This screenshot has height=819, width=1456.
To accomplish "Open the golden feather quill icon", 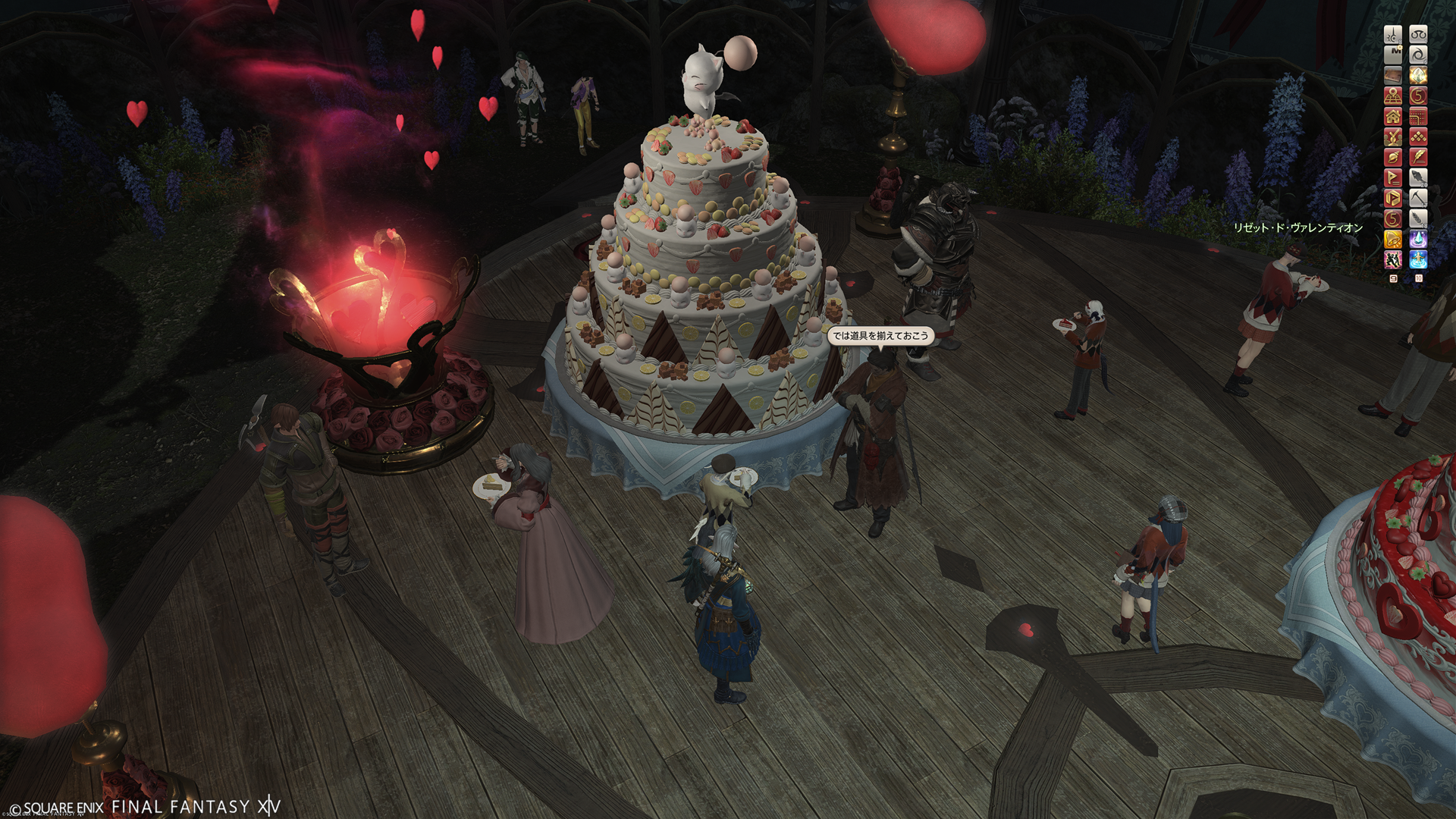I will [1418, 157].
